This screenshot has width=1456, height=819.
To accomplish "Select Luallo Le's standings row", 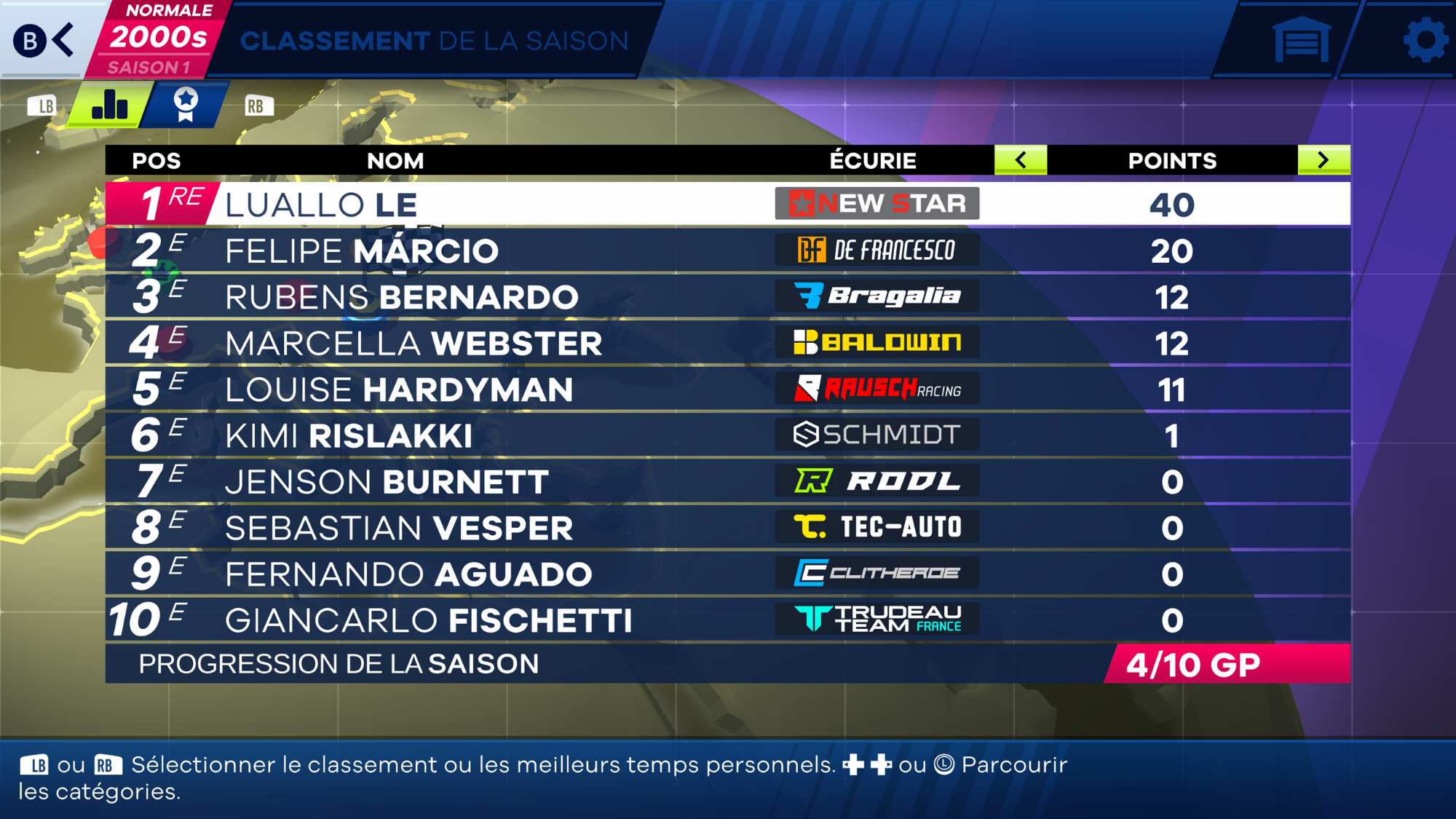I will tap(728, 204).
